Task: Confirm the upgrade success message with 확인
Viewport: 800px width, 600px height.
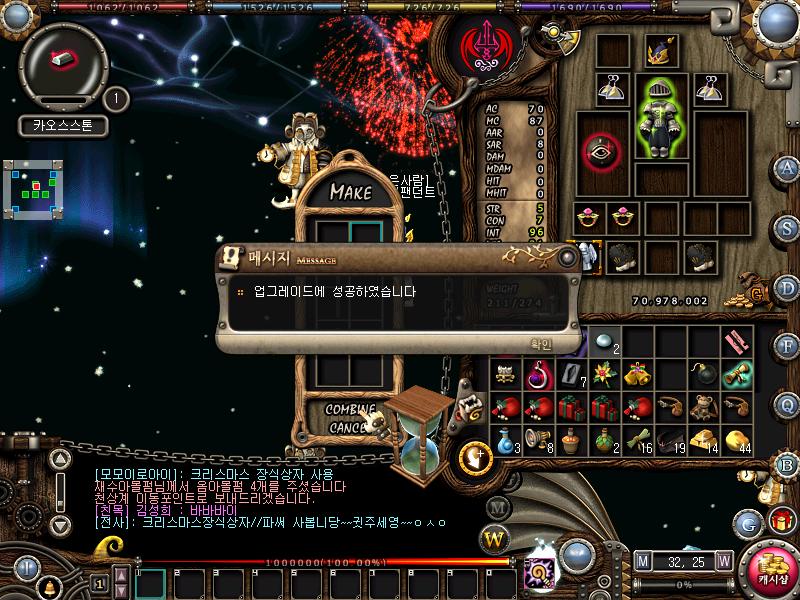Action: pyautogui.click(x=540, y=344)
